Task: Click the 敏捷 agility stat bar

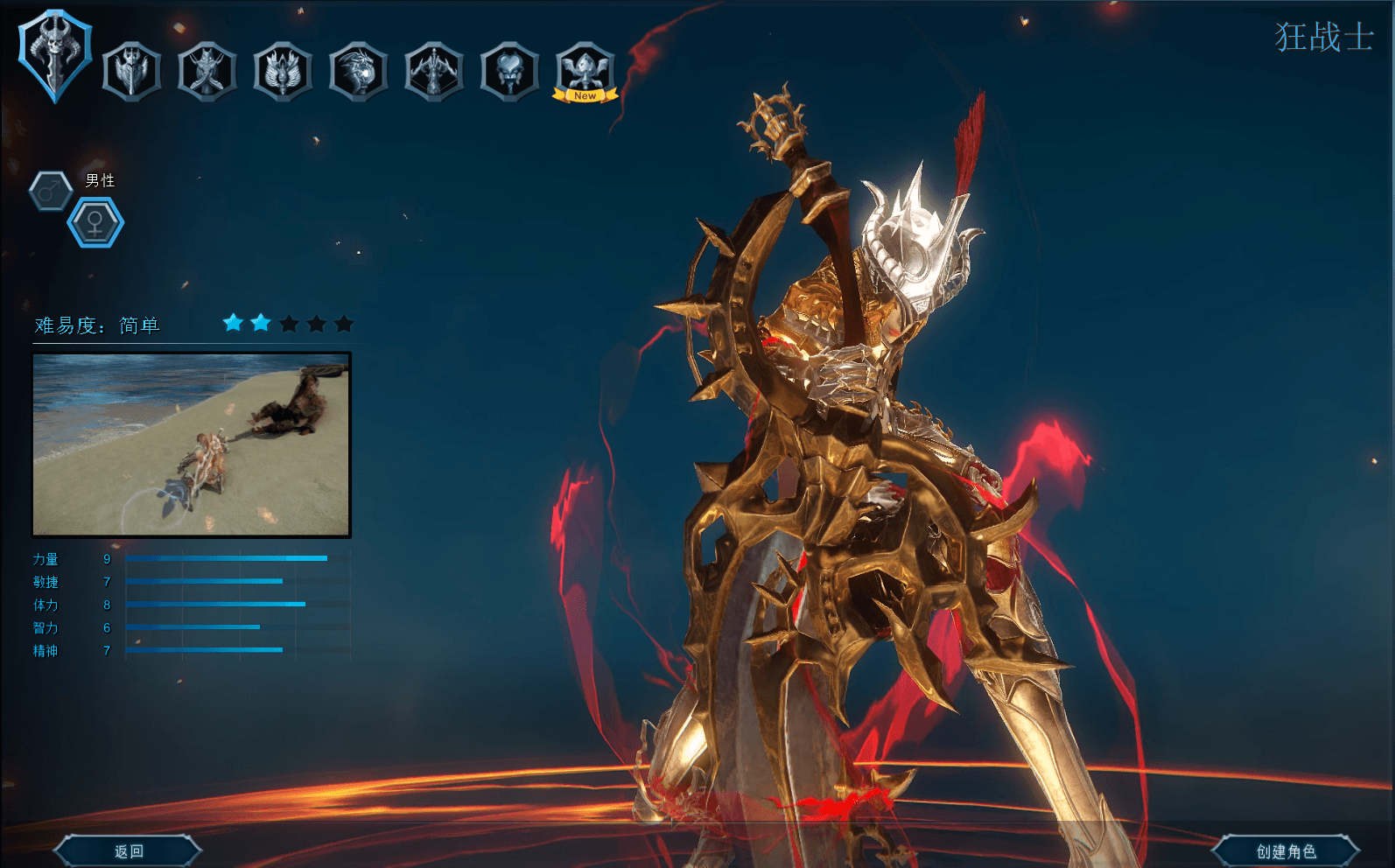Action: [203, 582]
